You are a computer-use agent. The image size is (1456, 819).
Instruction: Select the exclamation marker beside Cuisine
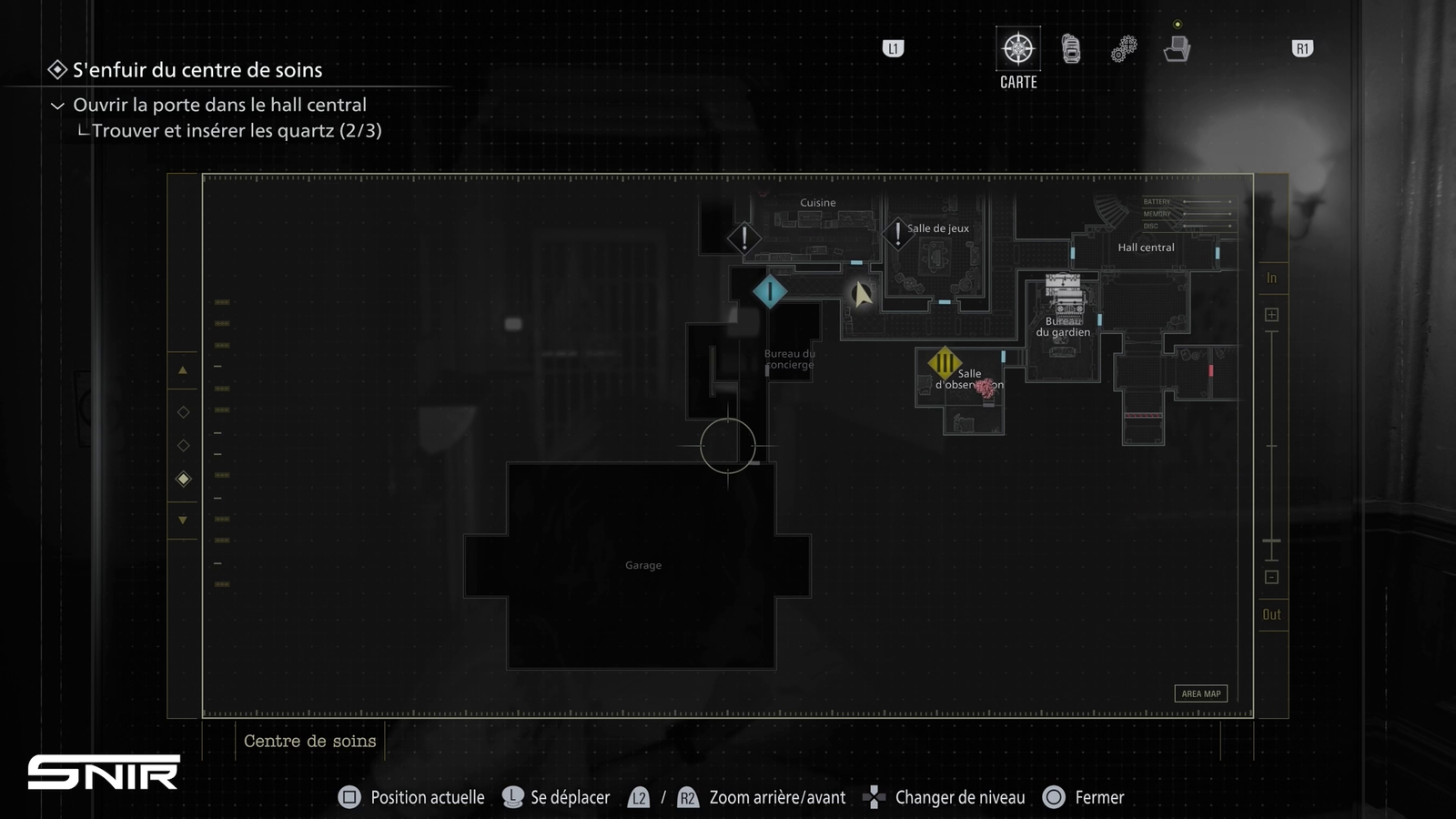click(744, 238)
